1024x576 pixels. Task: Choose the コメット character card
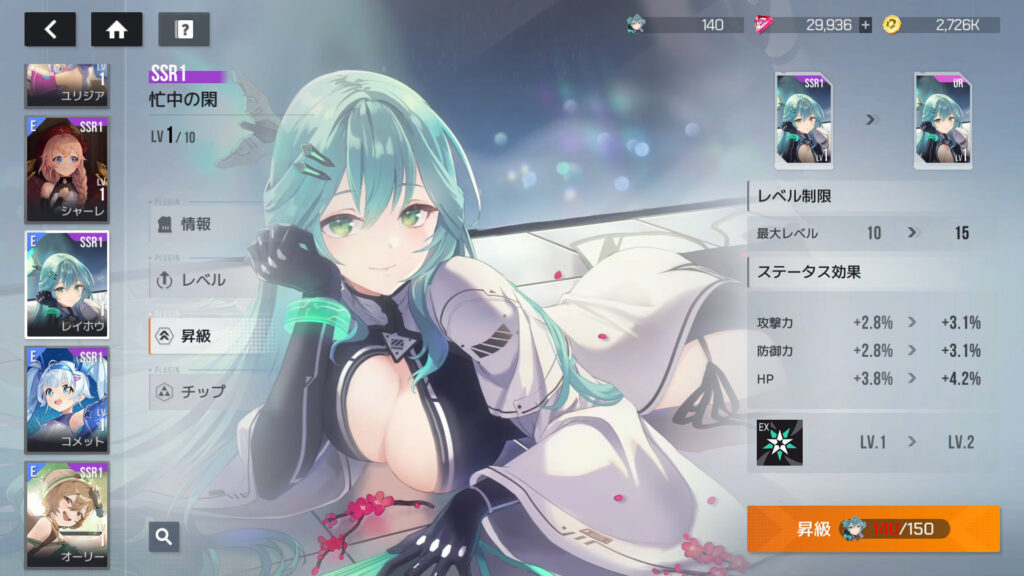coord(67,400)
